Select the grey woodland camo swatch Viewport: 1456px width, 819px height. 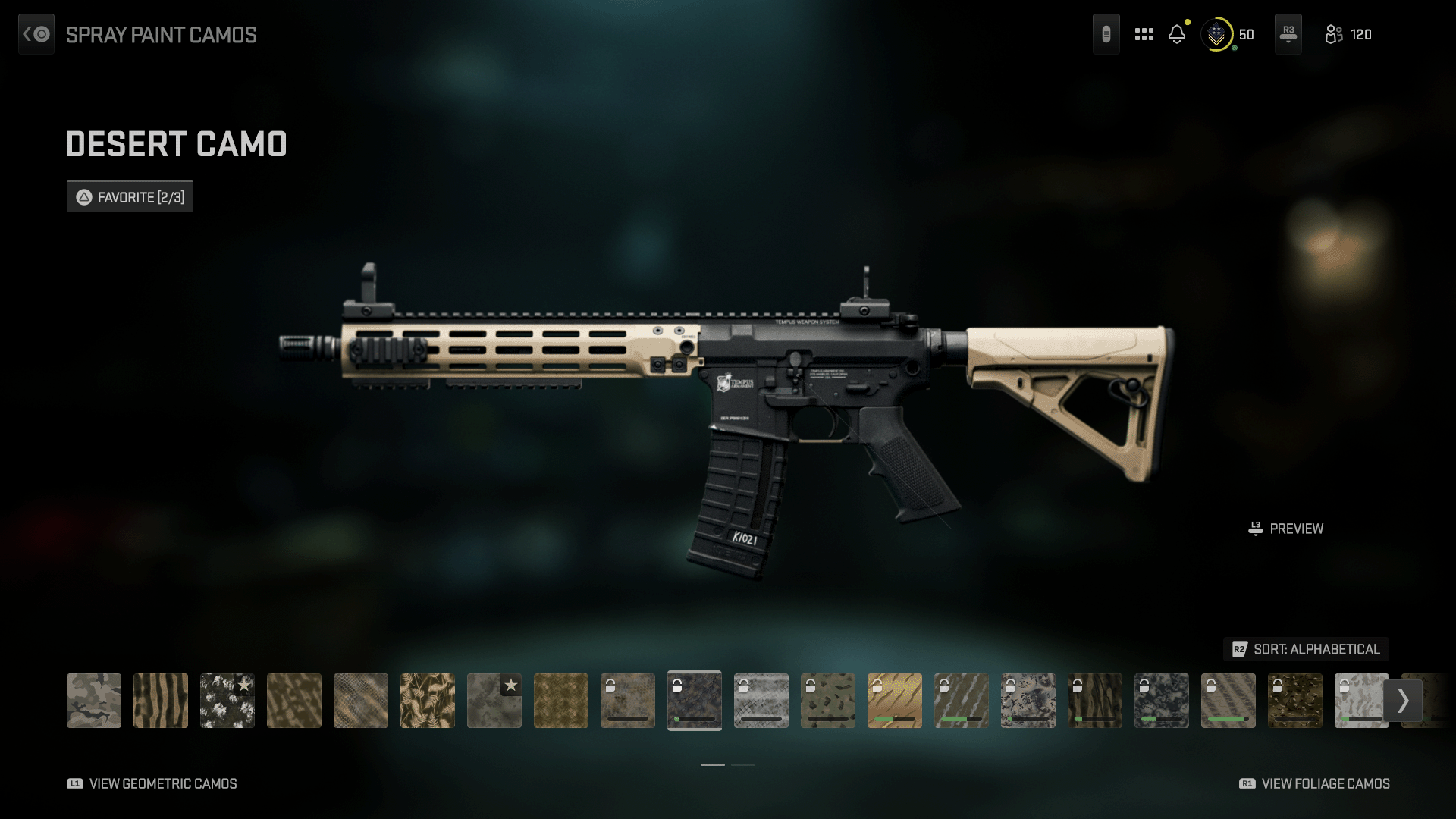point(94,701)
